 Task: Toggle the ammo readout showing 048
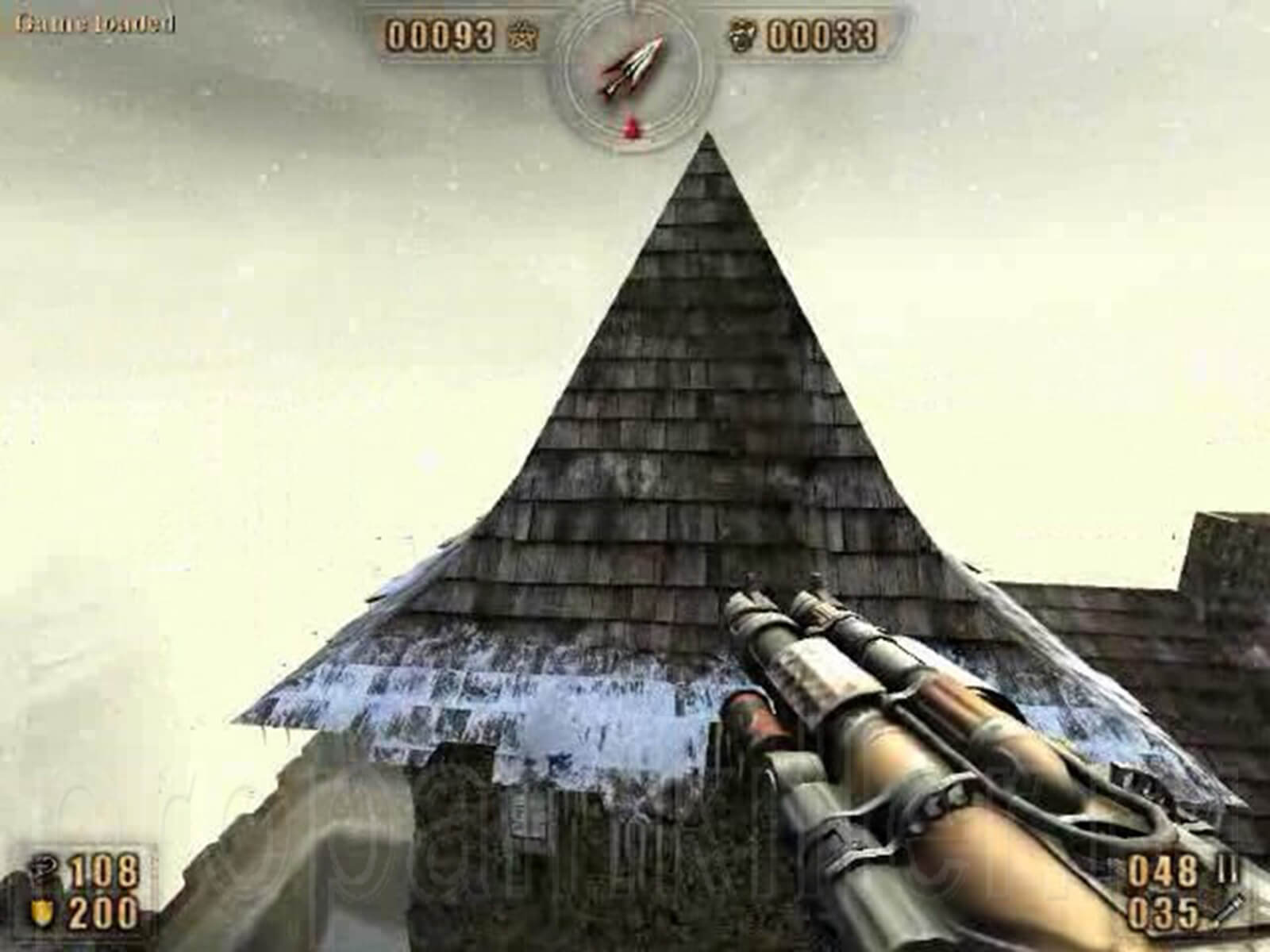[x=1164, y=870]
